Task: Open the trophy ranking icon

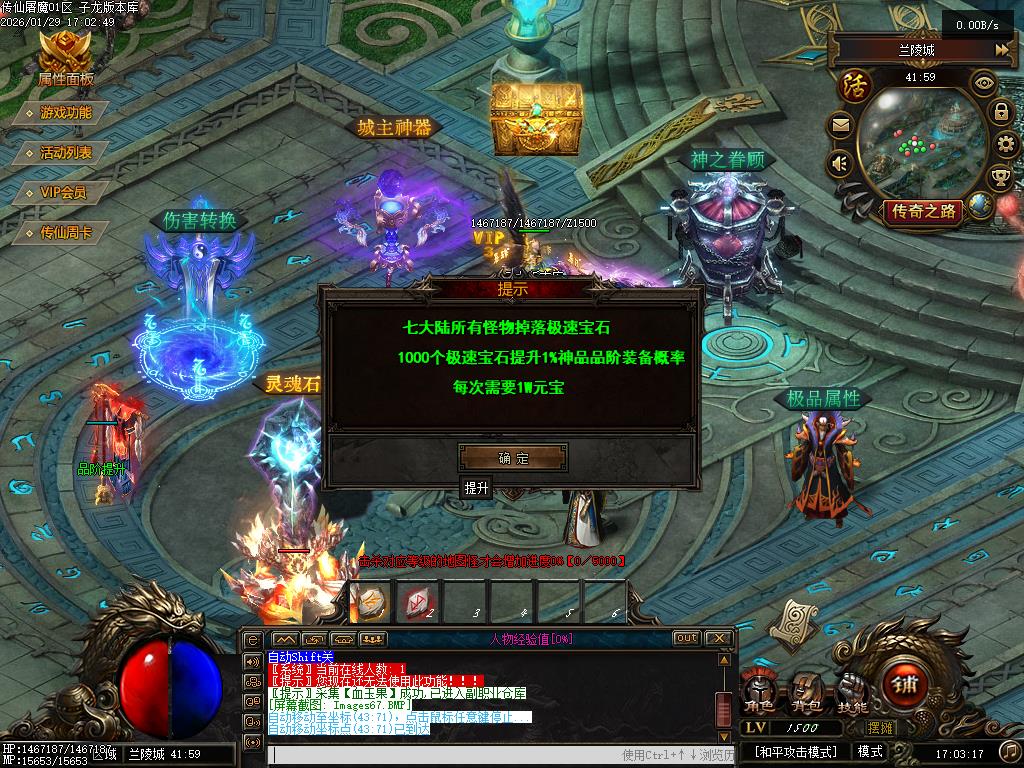Action: click(x=999, y=178)
